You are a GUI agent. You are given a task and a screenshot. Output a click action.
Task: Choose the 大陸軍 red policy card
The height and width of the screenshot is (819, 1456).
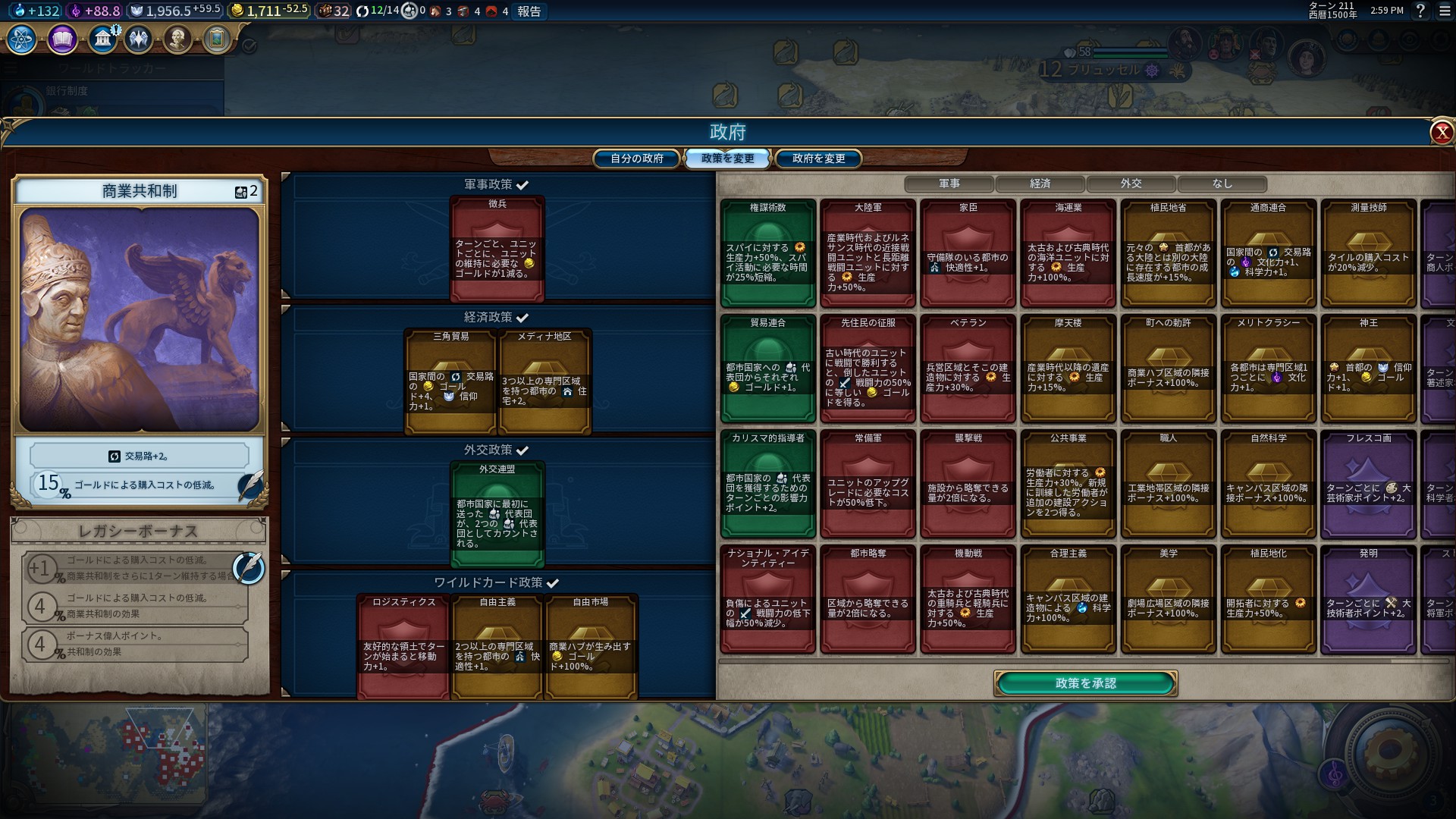click(868, 253)
